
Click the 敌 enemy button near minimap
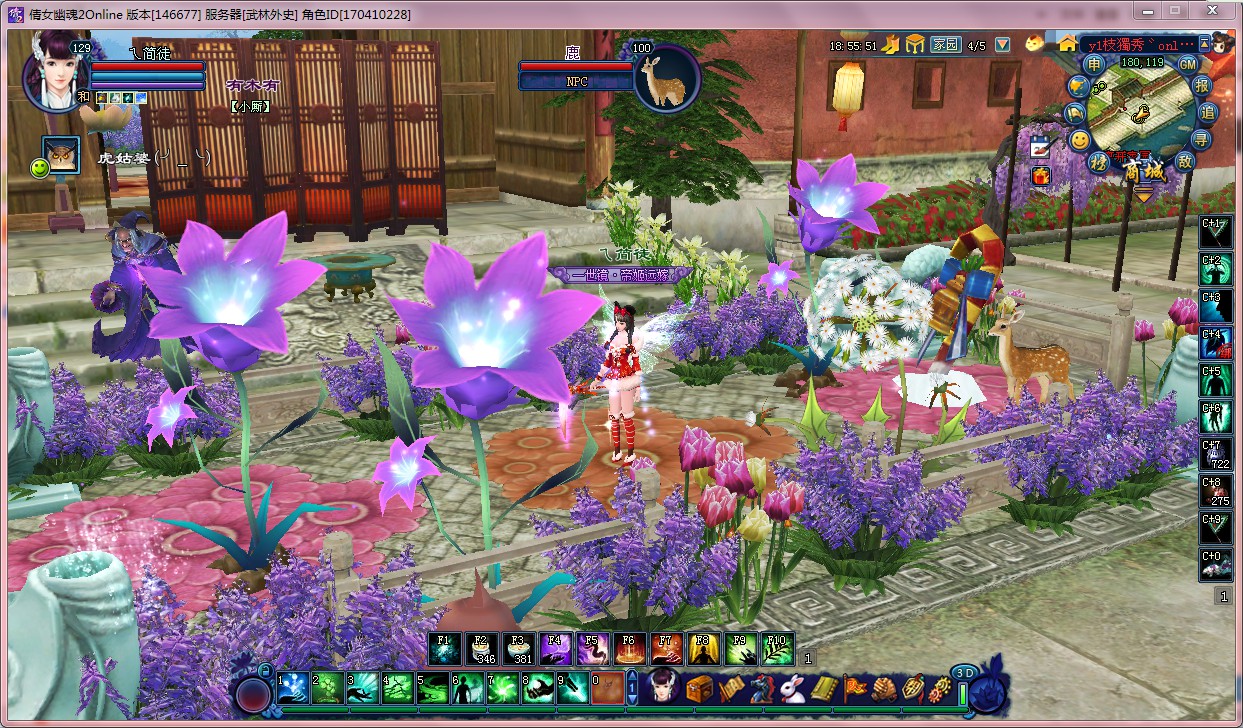[x=1185, y=161]
